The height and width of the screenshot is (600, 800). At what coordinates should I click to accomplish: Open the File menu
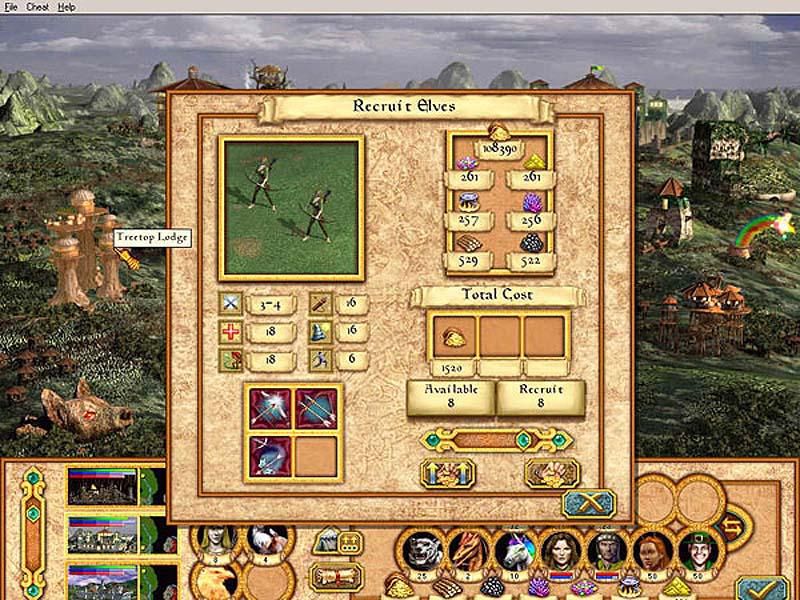click(x=10, y=6)
